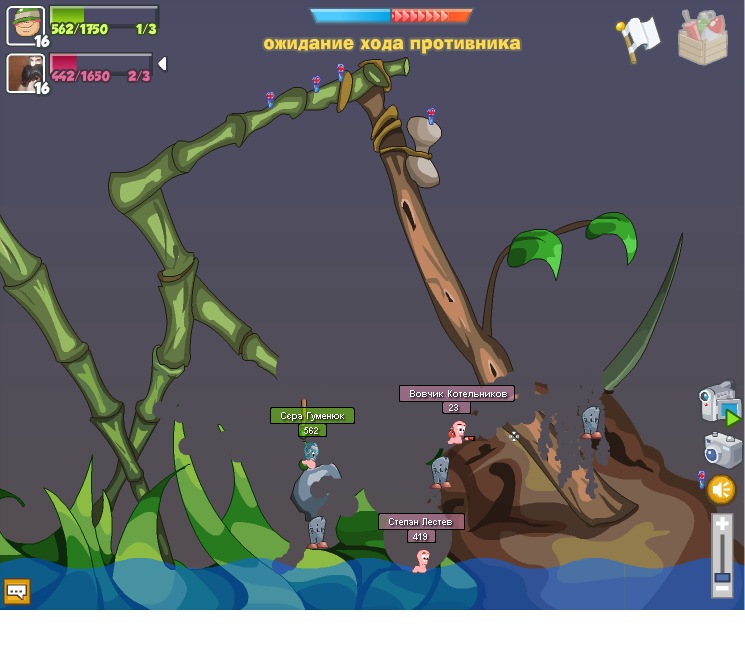Click the plus on the zoom slider
745x650 pixels.
tap(722, 524)
